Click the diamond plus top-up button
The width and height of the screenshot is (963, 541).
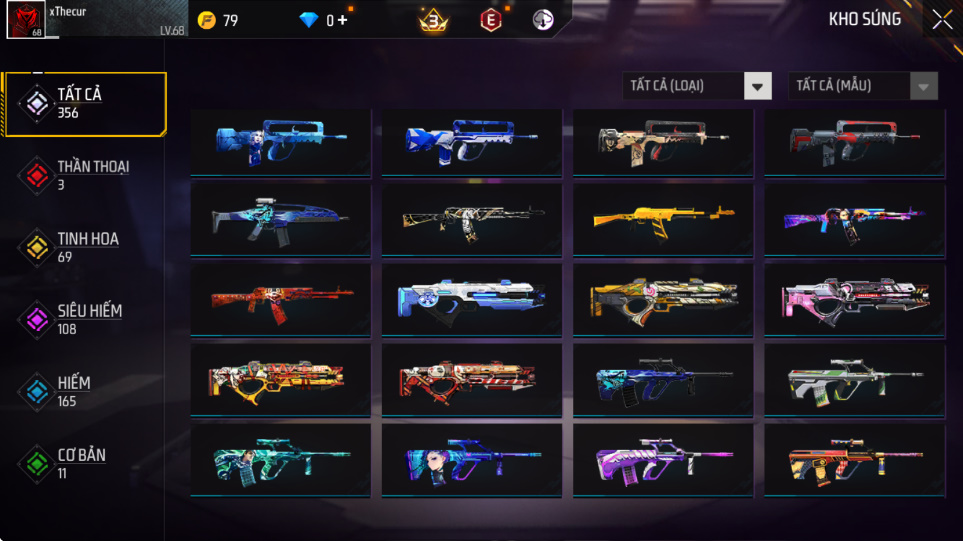point(343,20)
